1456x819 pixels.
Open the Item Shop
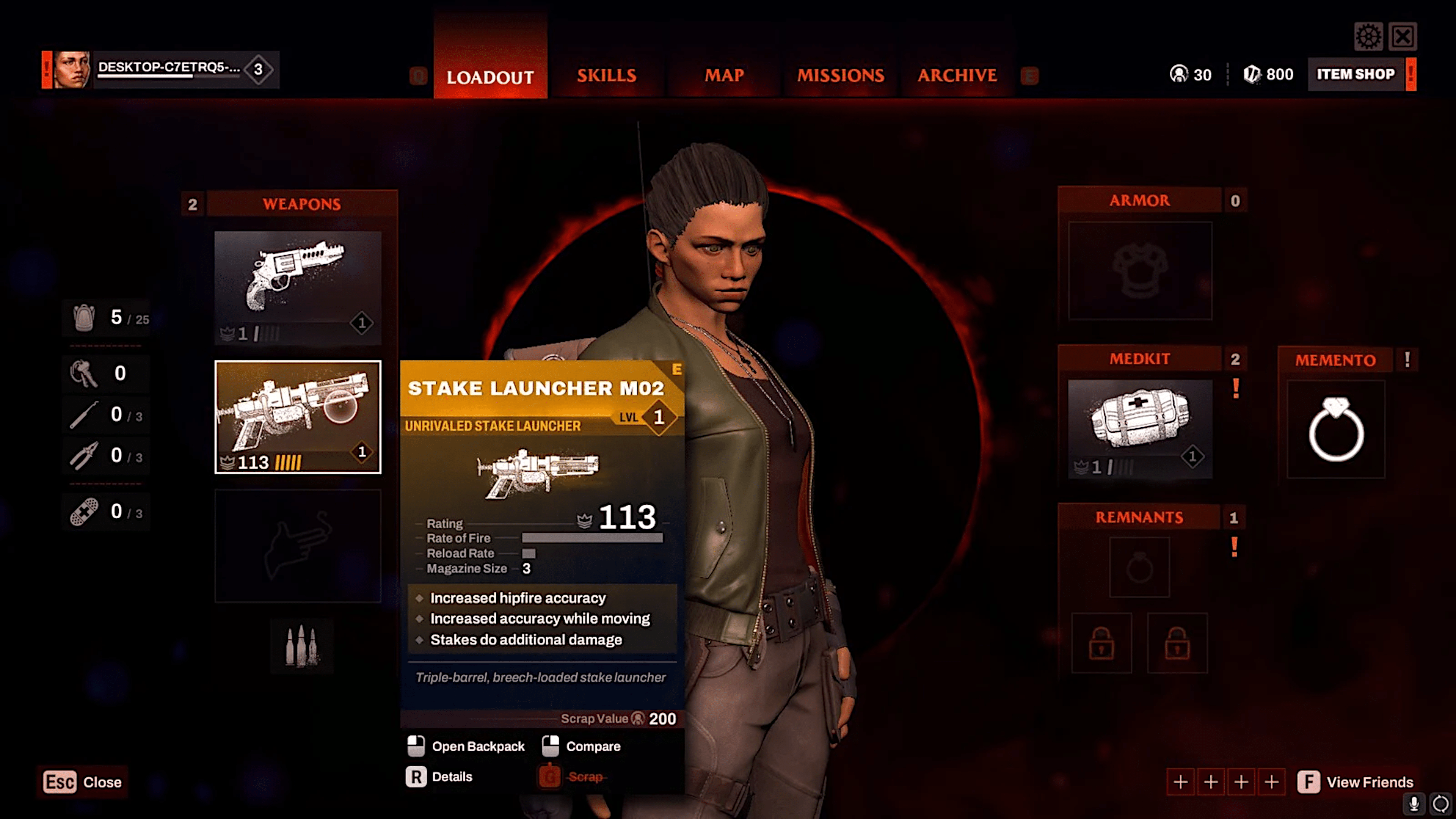point(1356,74)
